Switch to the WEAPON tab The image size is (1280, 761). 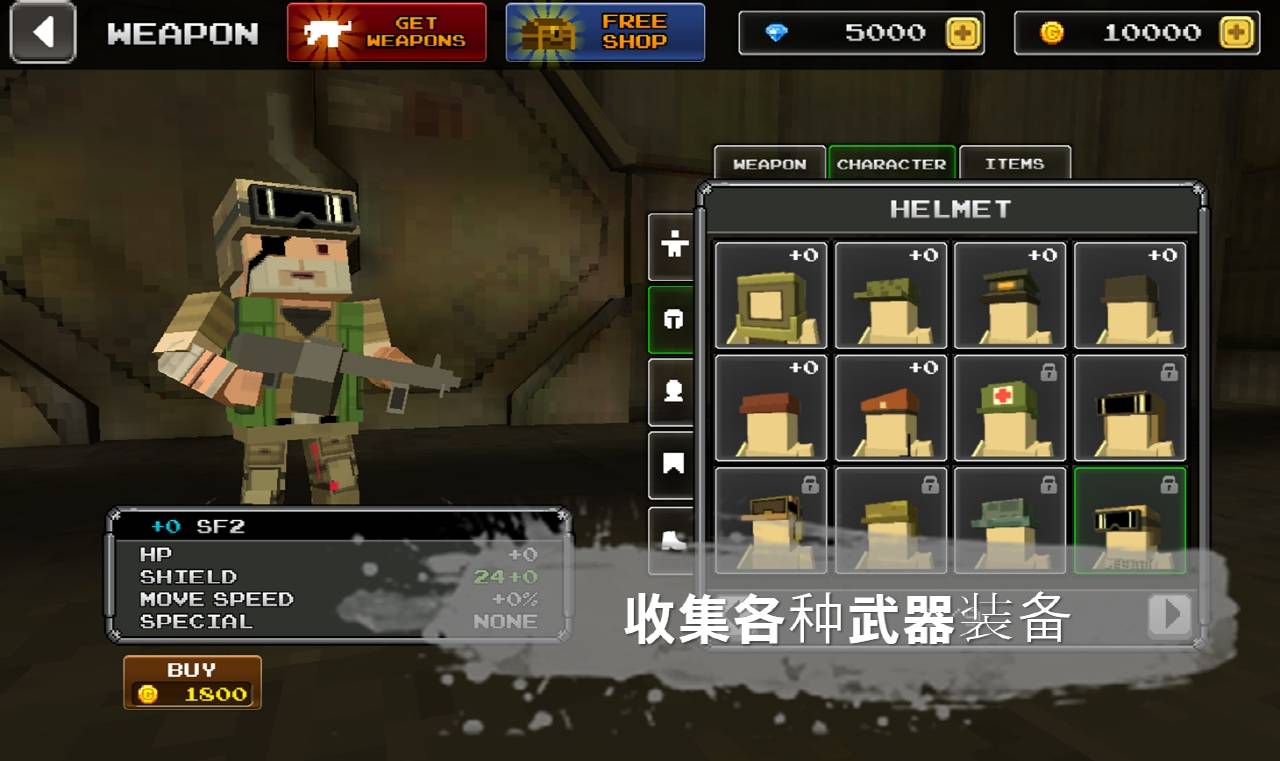coord(770,163)
